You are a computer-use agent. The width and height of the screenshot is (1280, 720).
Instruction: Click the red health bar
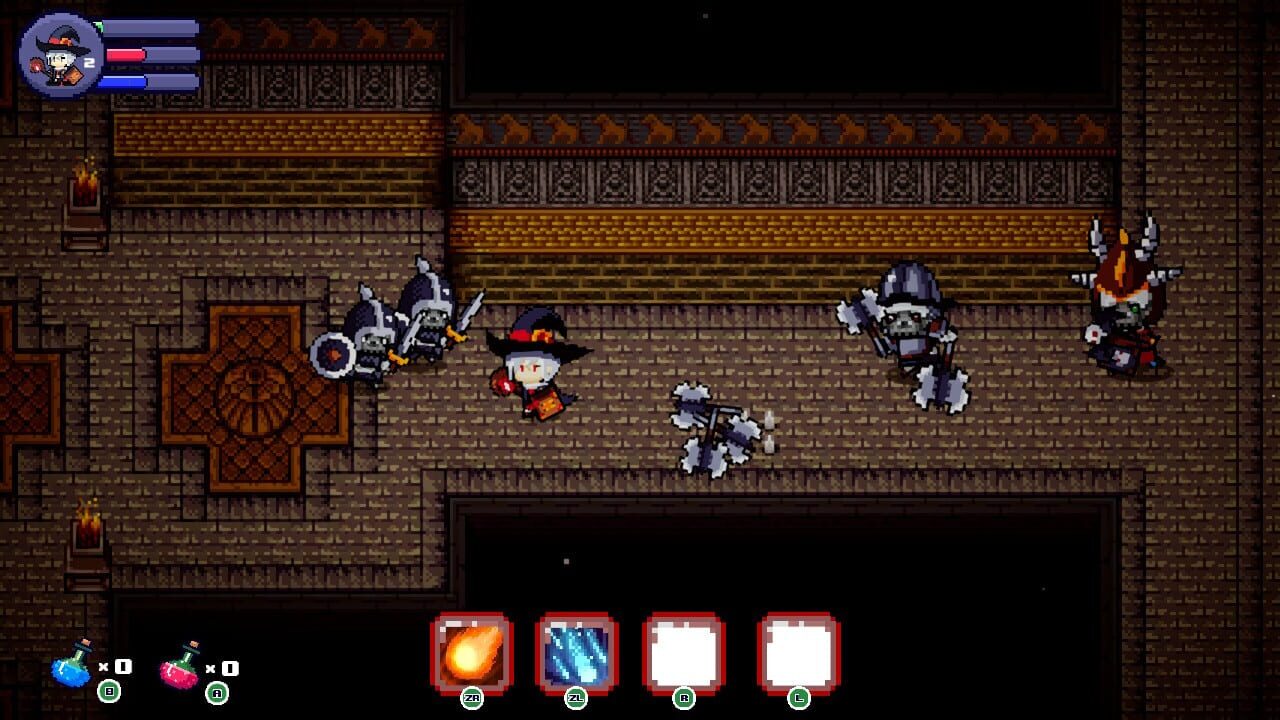tap(125, 54)
